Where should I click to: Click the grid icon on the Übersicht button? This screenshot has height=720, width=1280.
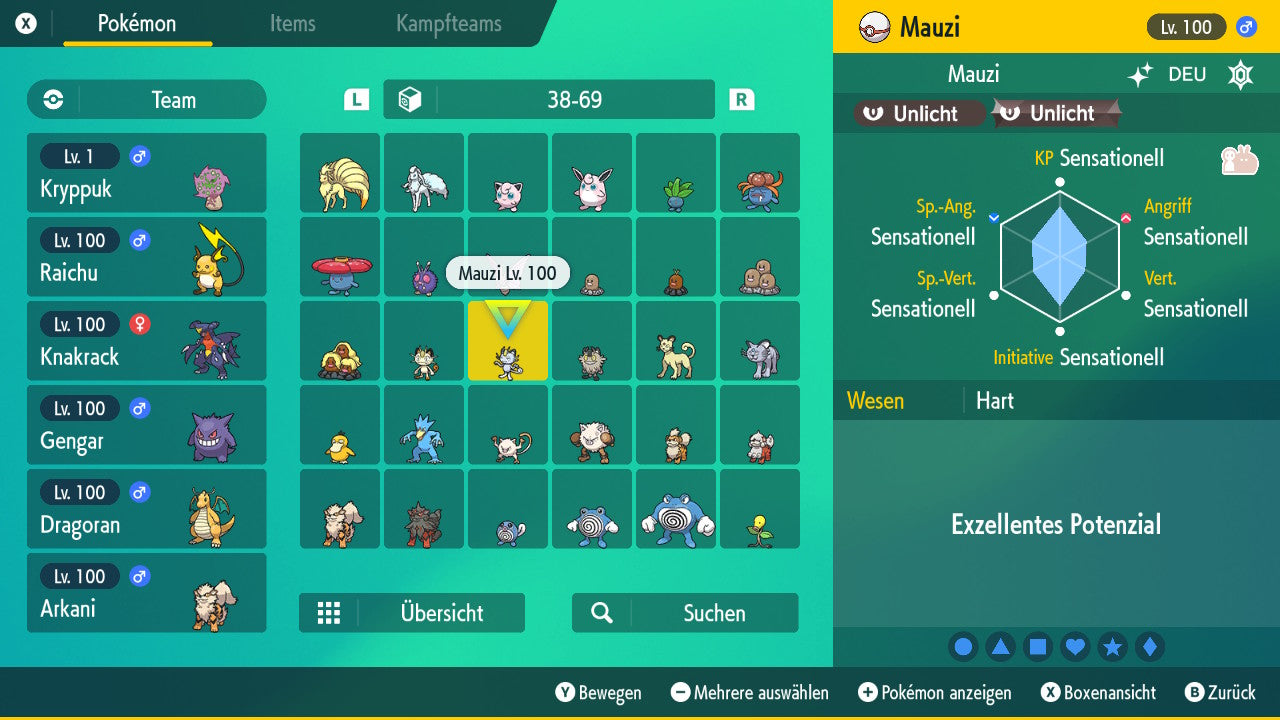coord(330,613)
